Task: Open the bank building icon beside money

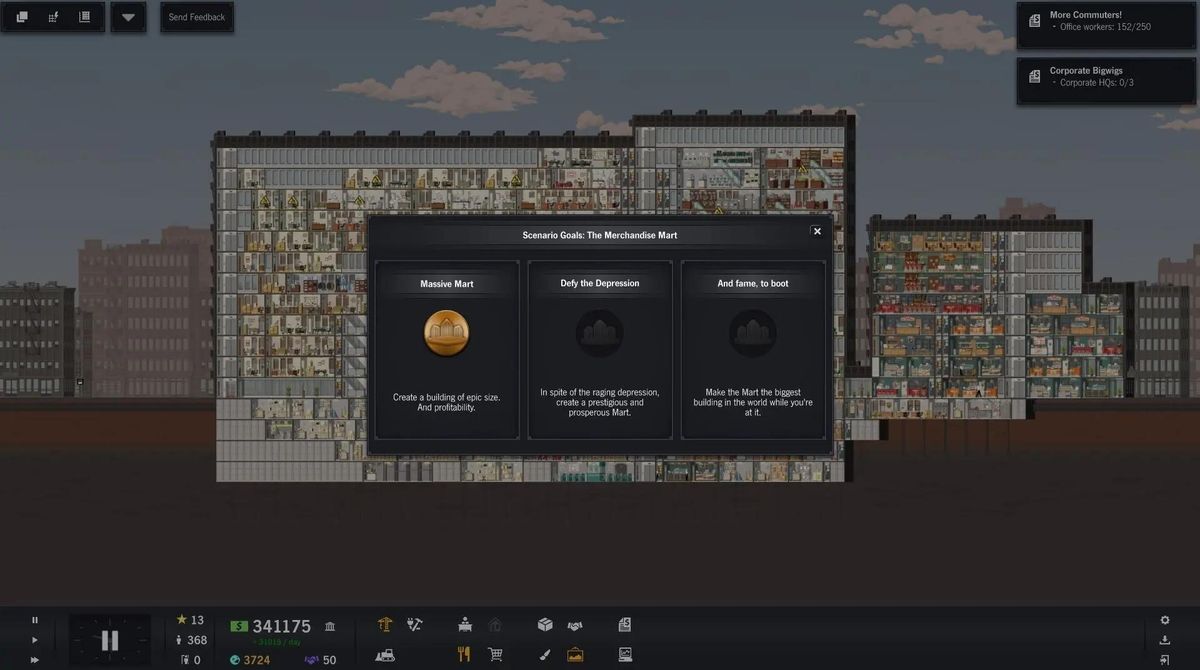Action: (330, 626)
